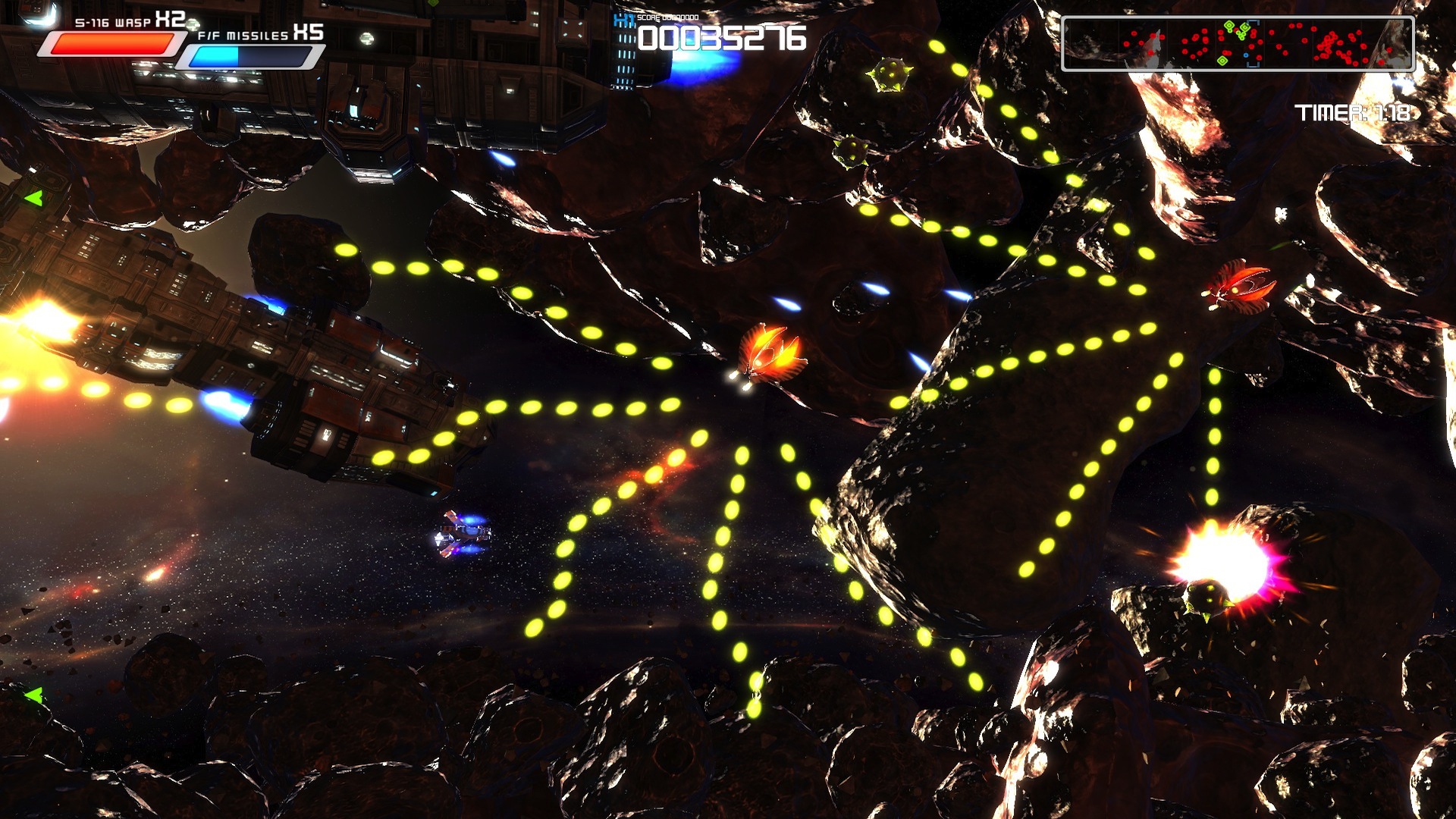Click the bracketed viewport frame on the radar
This screenshot has height=819, width=1456.
(x=1254, y=42)
